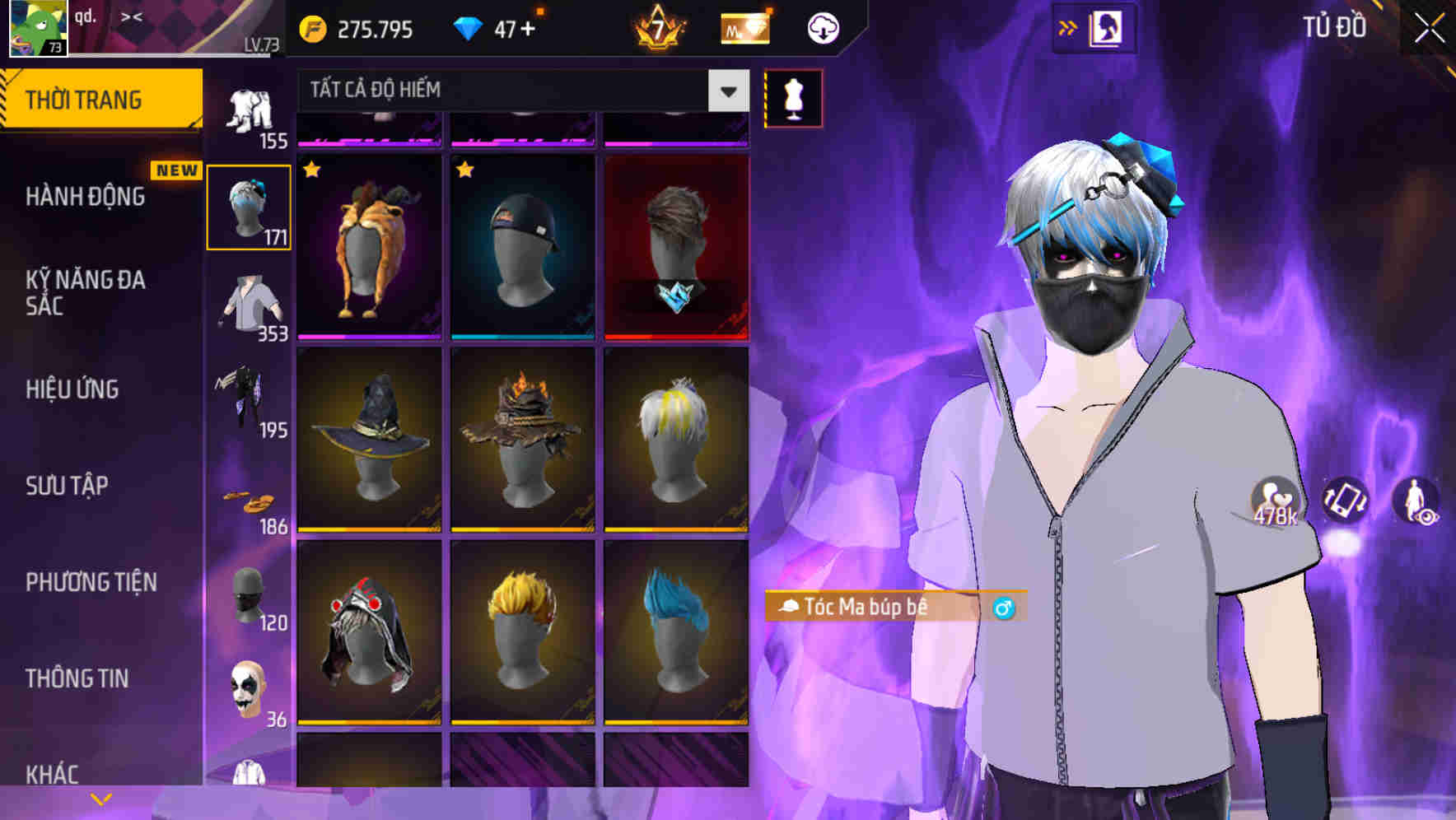Open the character card icon with yellow arrows
Image resolution: width=1456 pixels, height=820 pixels.
[1096, 26]
